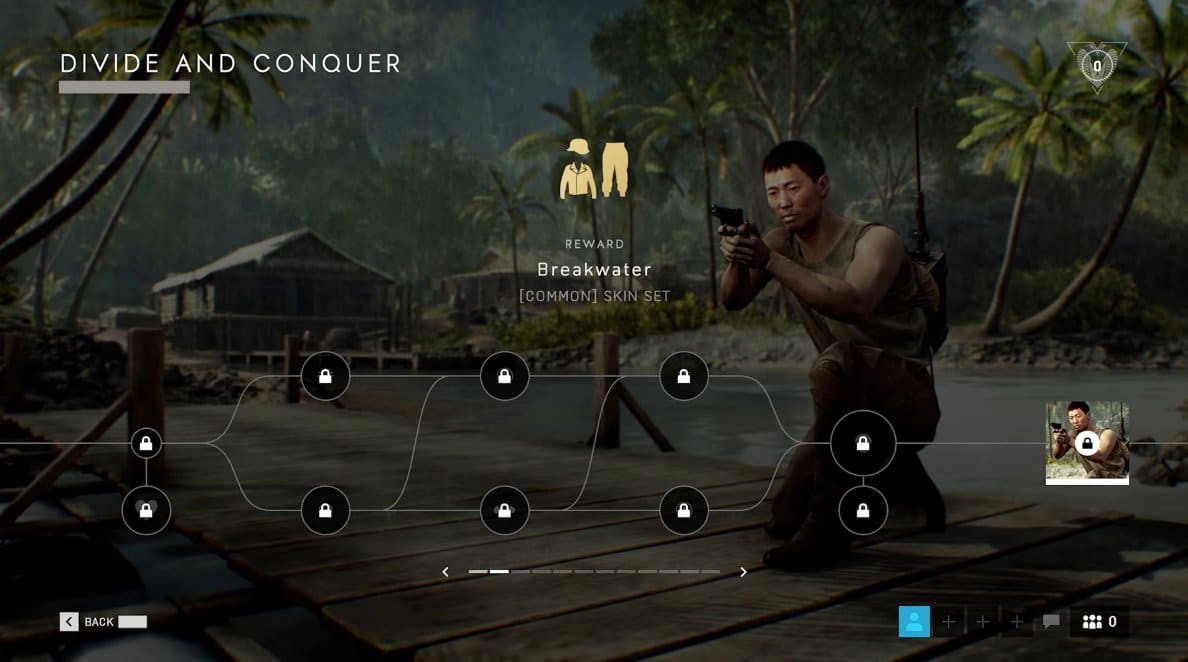Image resolution: width=1188 pixels, height=662 pixels.
Task: Open the chat speech bubble icon
Action: tap(1051, 622)
